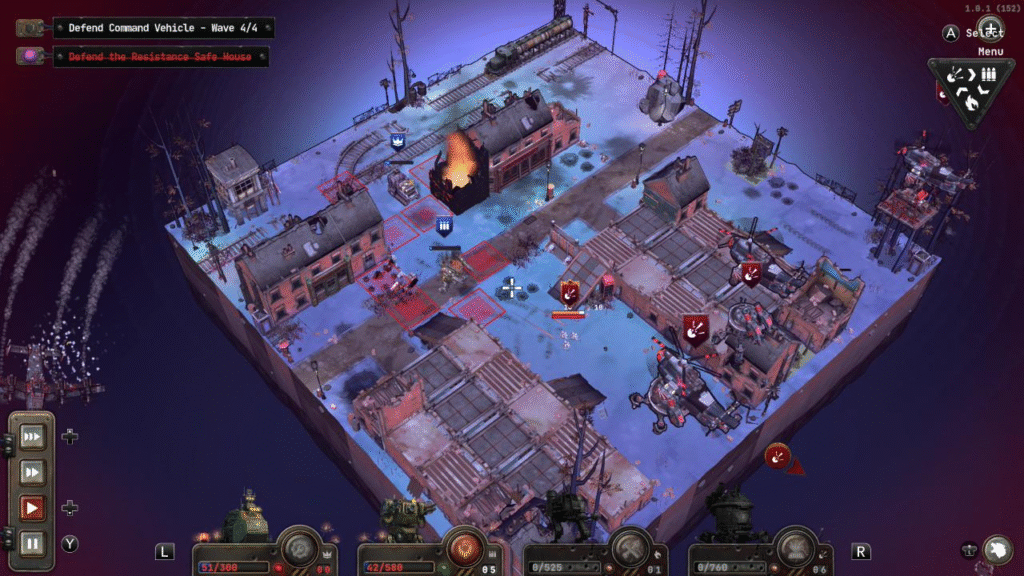Switch to double-speed fast forward
This screenshot has width=1024, height=576.
32,472
